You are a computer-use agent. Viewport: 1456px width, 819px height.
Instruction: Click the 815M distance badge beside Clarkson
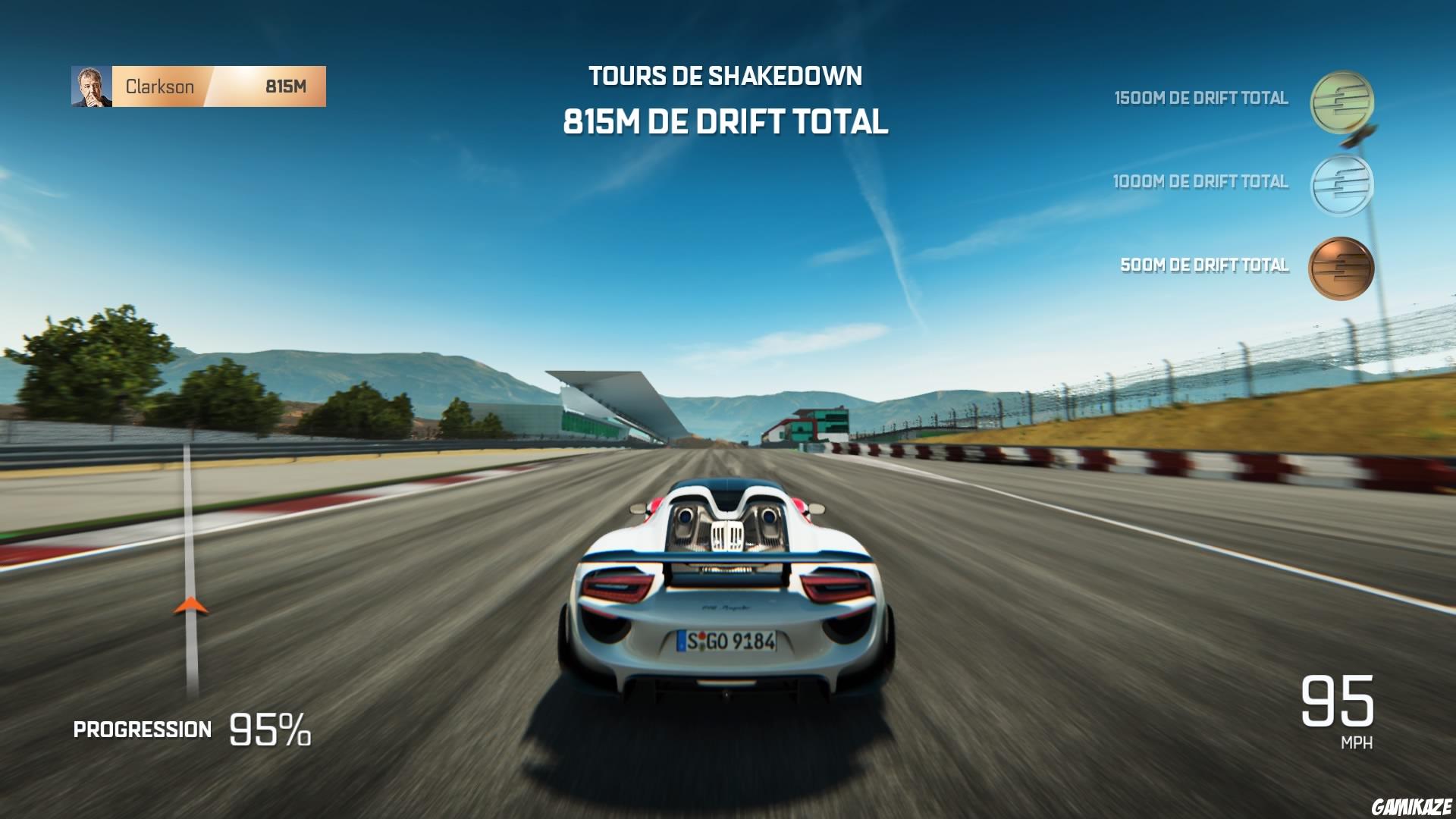point(286,87)
